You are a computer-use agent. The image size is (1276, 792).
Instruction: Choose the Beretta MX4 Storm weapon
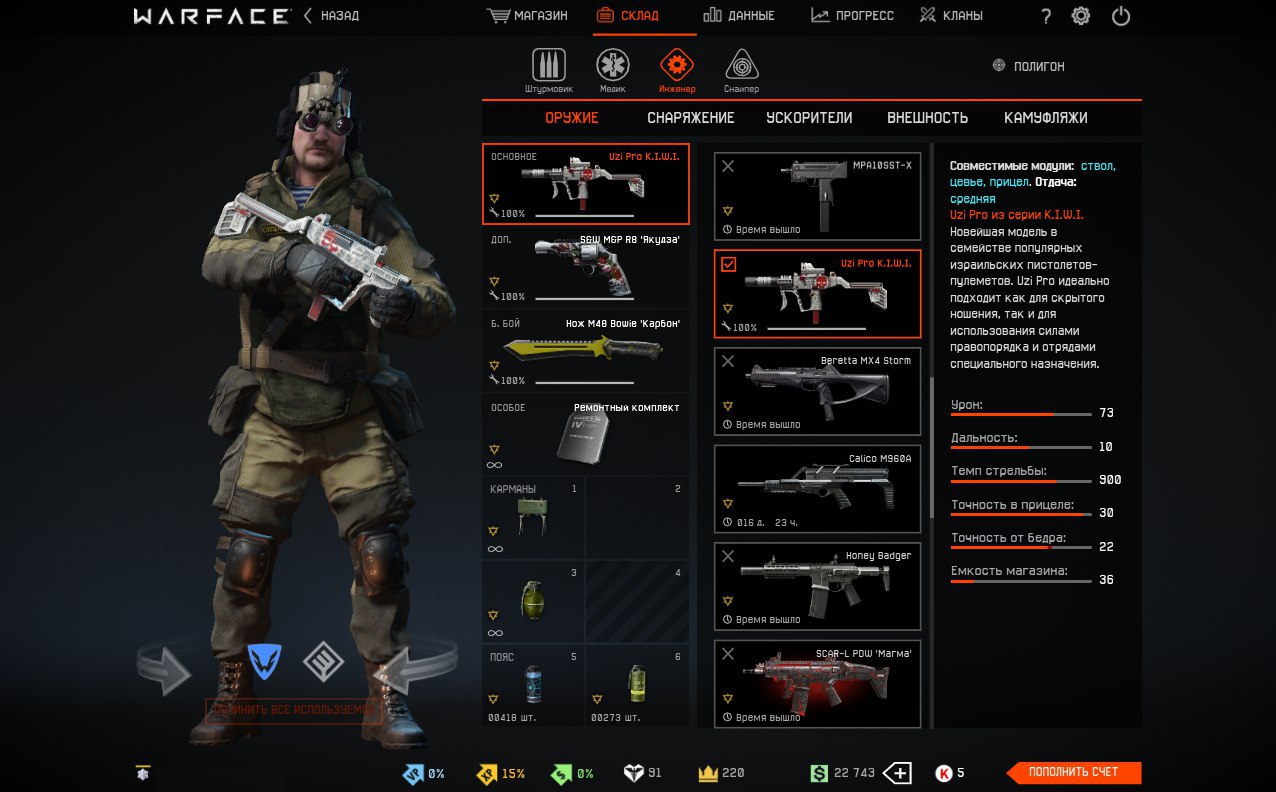pos(817,391)
